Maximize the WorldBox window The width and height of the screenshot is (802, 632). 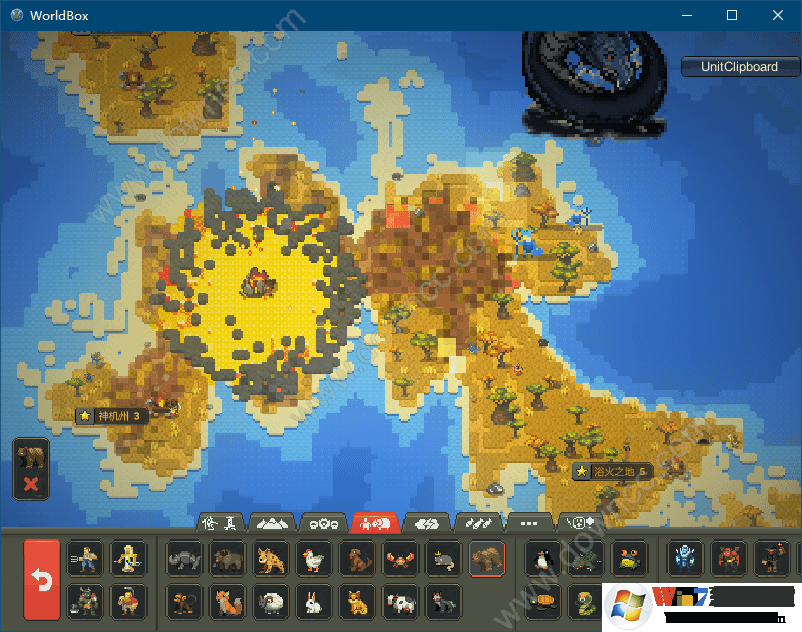[x=732, y=15]
